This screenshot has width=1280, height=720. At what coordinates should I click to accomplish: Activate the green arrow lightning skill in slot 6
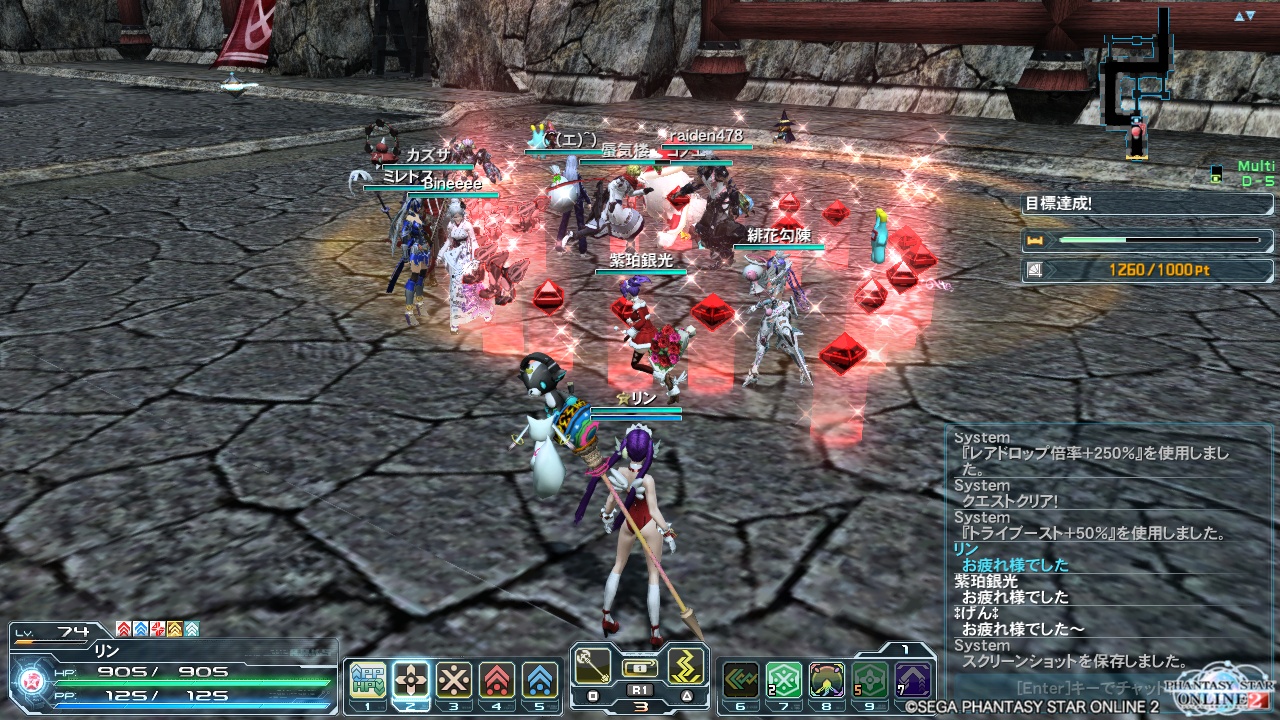click(x=741, y=680)
